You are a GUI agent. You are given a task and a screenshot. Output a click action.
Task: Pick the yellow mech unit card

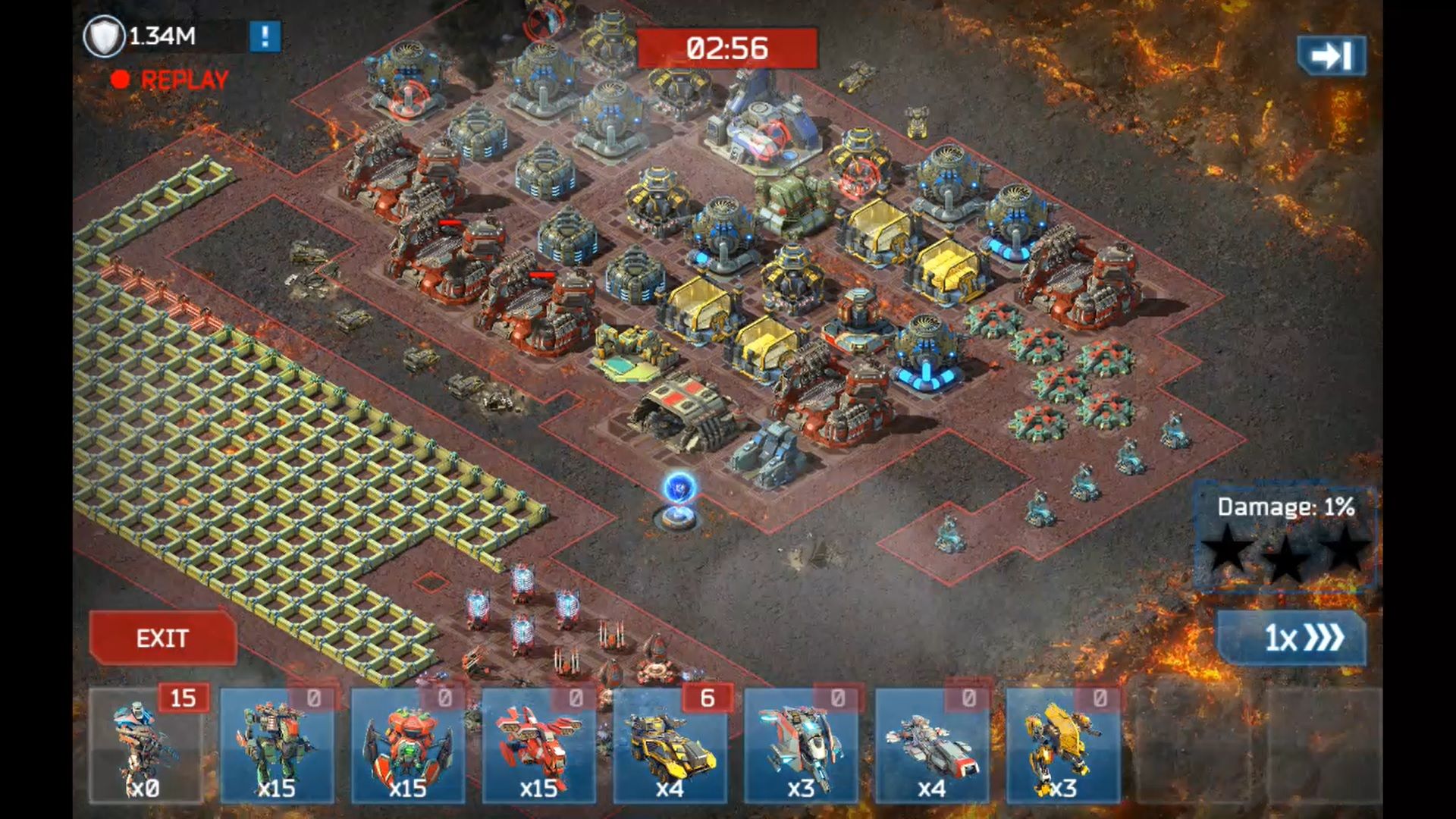[x=1063, y=745]
